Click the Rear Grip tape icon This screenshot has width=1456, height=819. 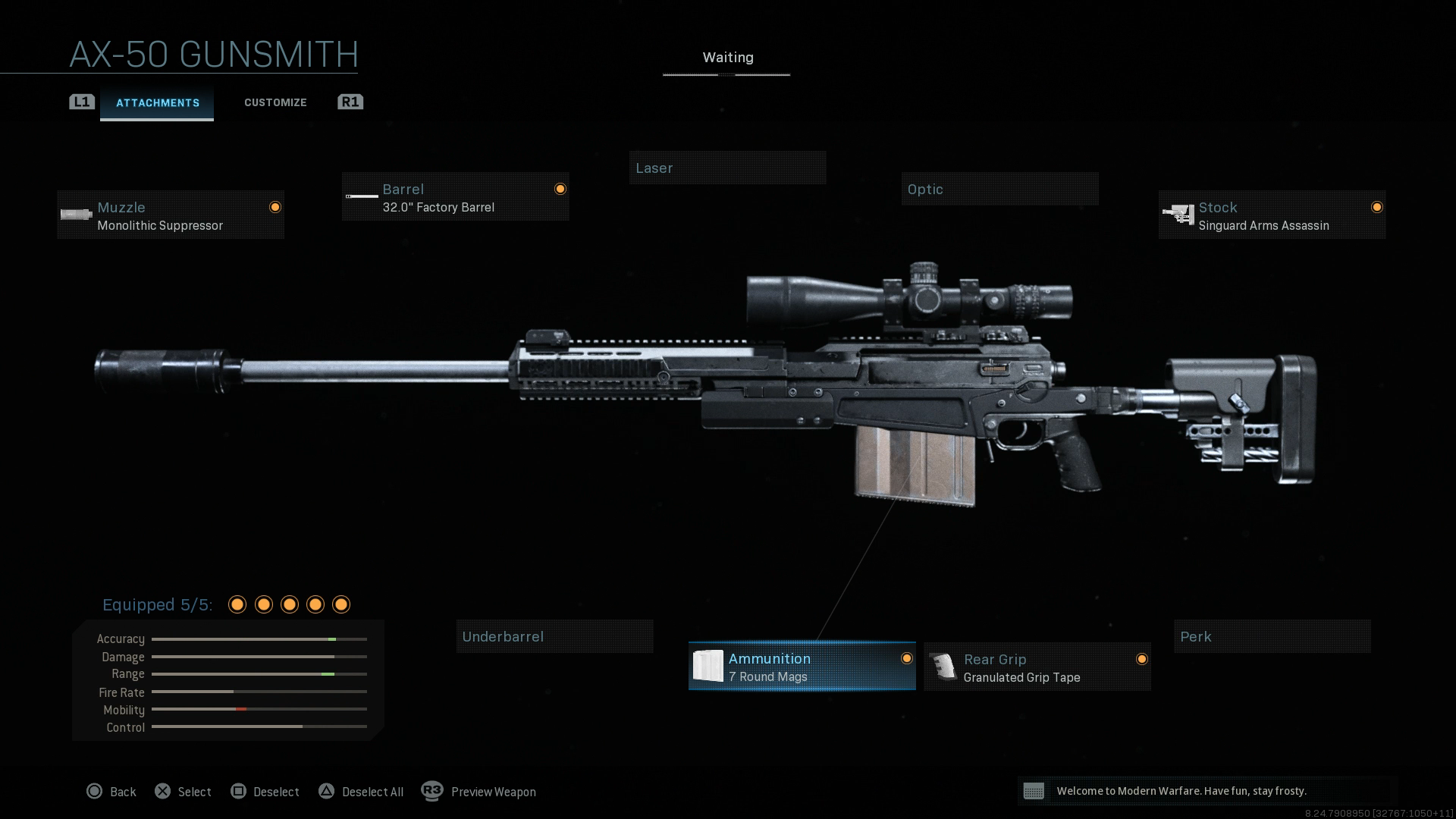943,667
